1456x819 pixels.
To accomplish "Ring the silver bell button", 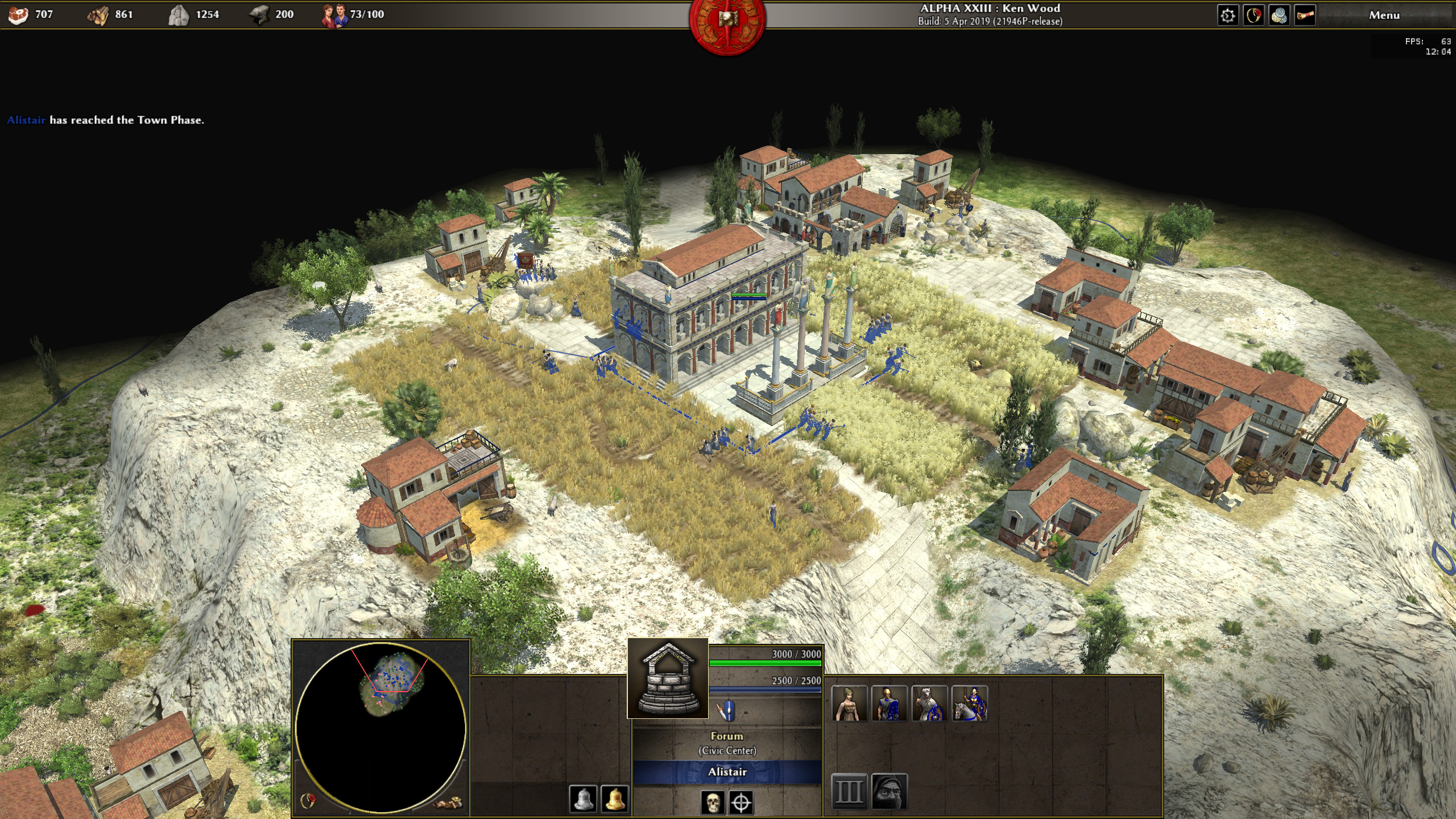I will click(x=583, y=799).
